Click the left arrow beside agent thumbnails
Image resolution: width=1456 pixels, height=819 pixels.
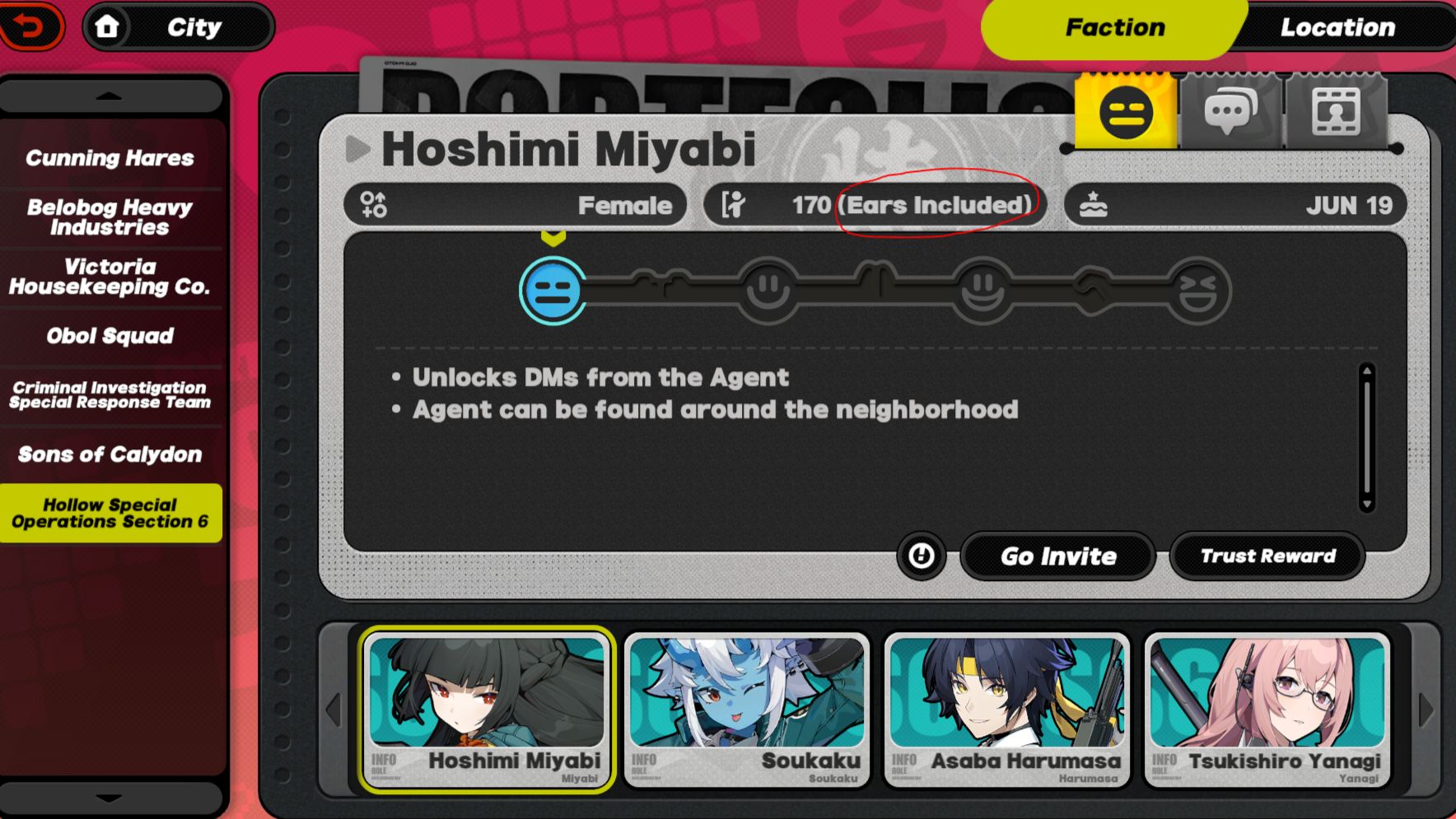333,710
